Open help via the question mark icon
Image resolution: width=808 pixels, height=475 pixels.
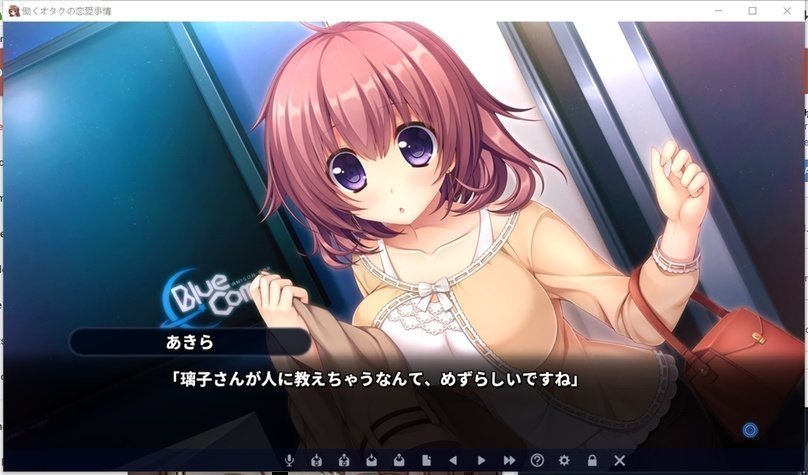coord(537,460)
